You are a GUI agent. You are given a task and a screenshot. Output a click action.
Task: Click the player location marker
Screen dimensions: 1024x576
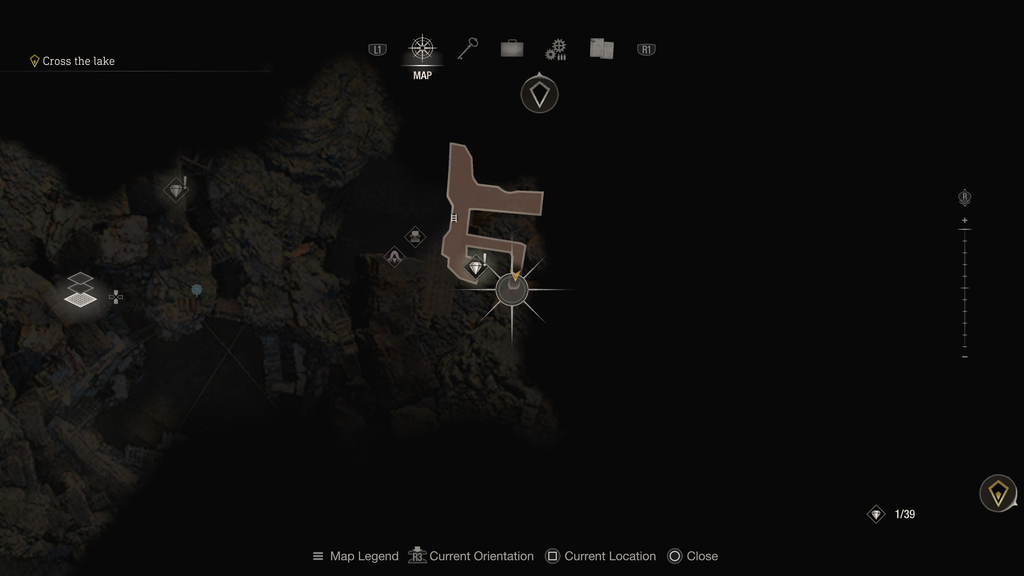click(512, 290)
